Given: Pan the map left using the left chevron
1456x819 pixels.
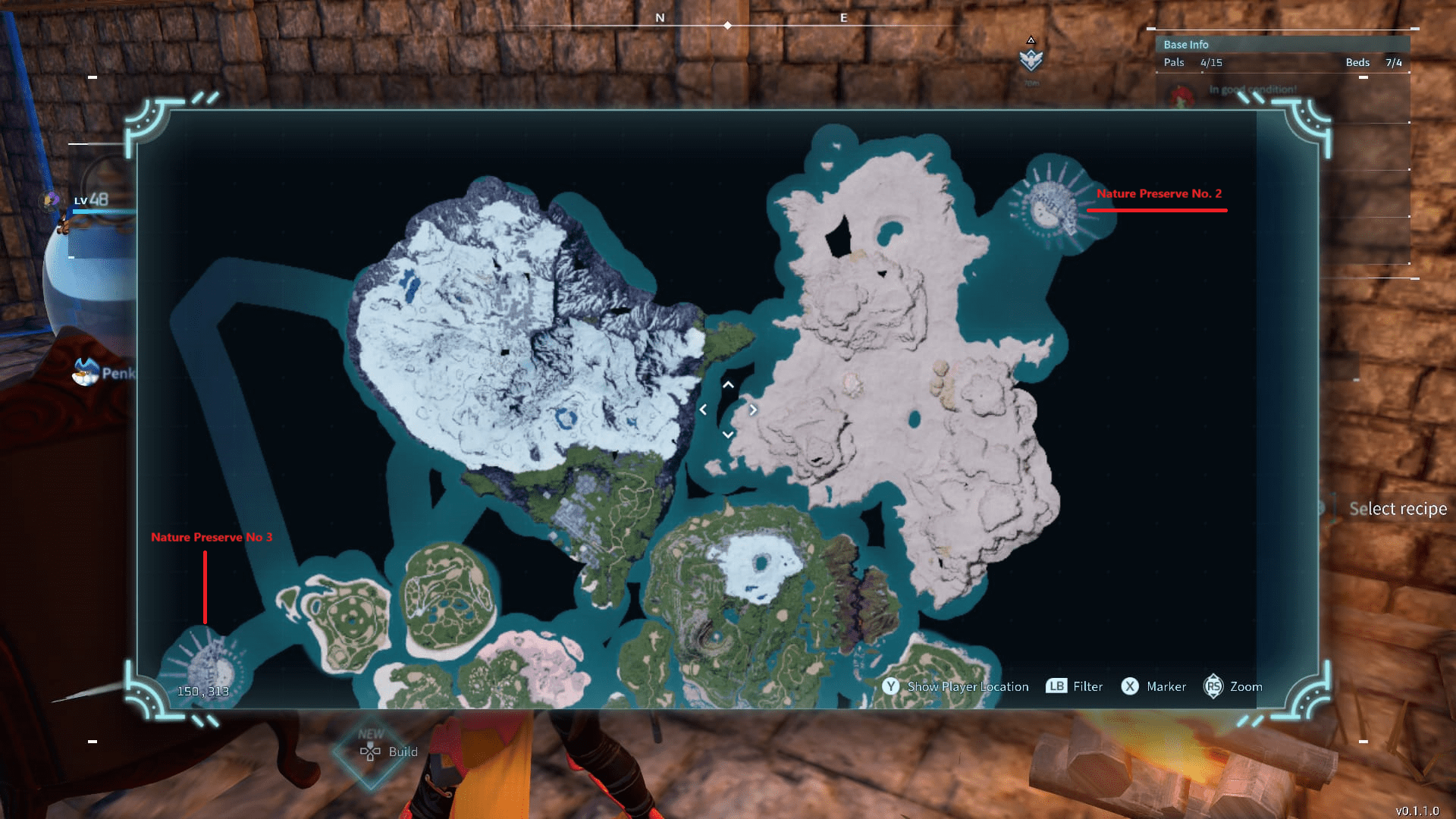Looking at the screenshot, I should tap(704, 409).
